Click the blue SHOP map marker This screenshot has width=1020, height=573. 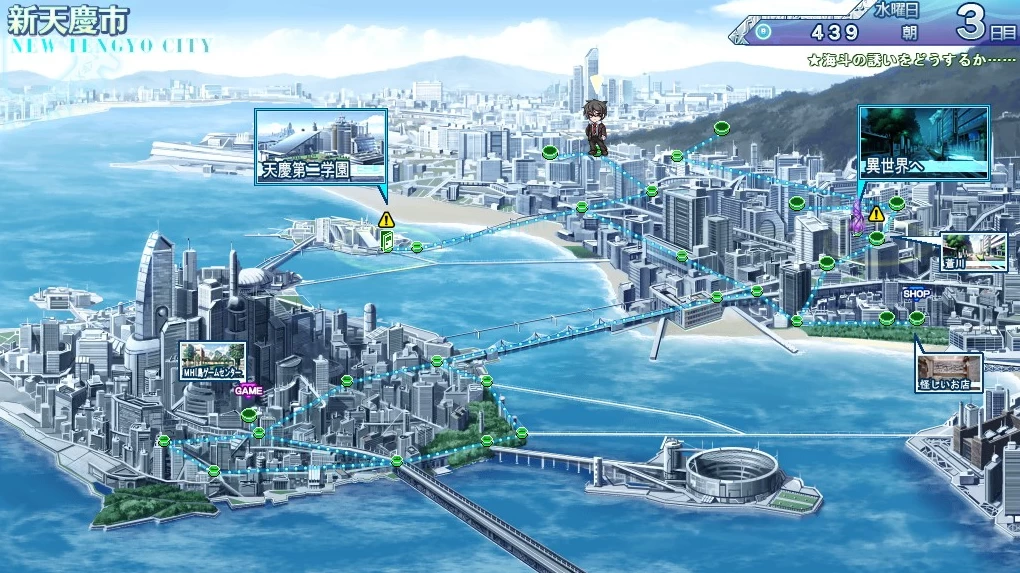[916, 294]
